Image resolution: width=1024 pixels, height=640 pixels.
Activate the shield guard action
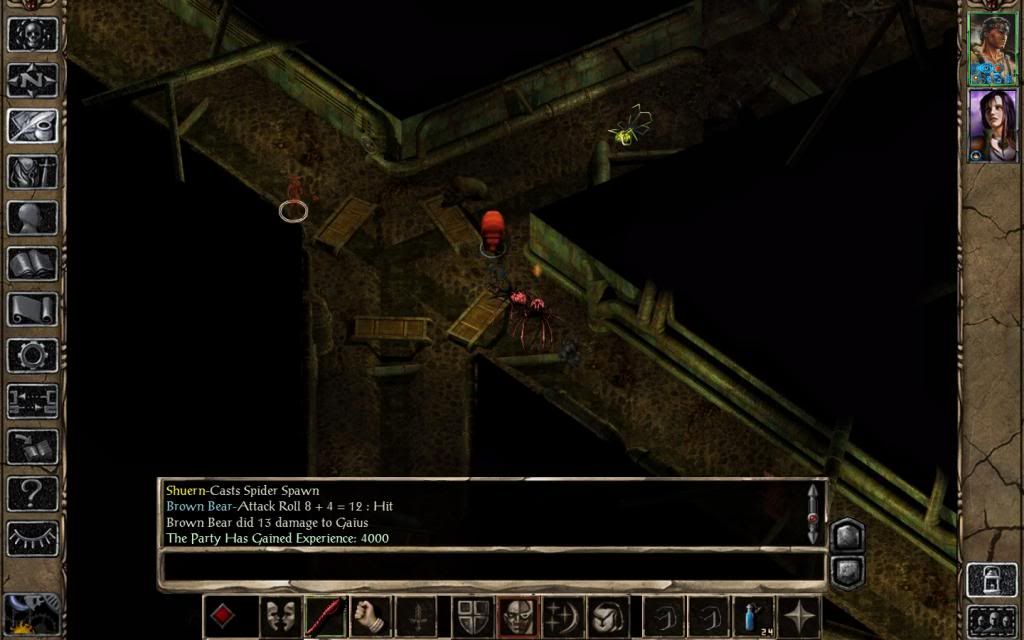click(x=469, y=616)
